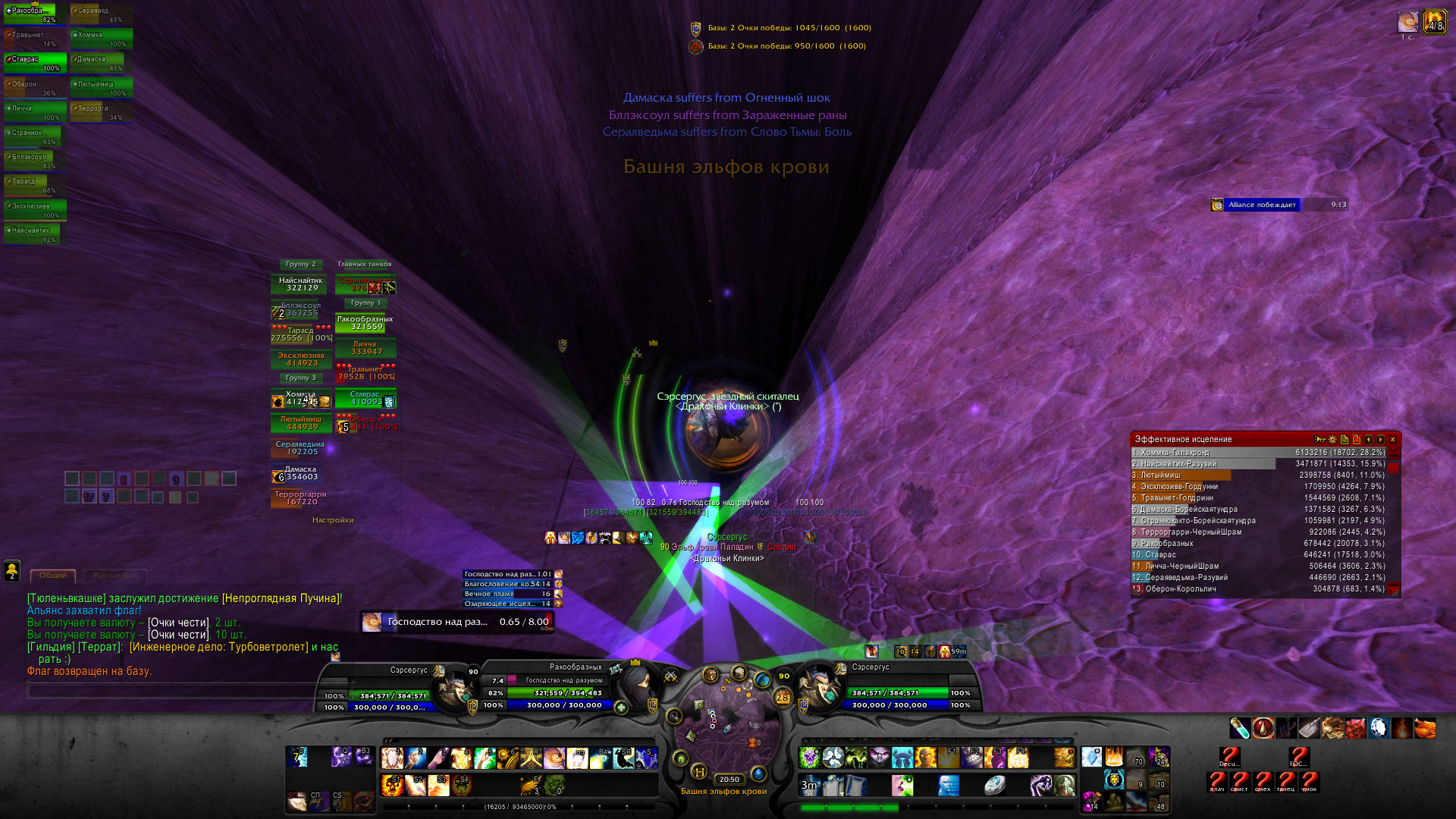Use the flaming skull ability S1

click(x=392, y=784)
